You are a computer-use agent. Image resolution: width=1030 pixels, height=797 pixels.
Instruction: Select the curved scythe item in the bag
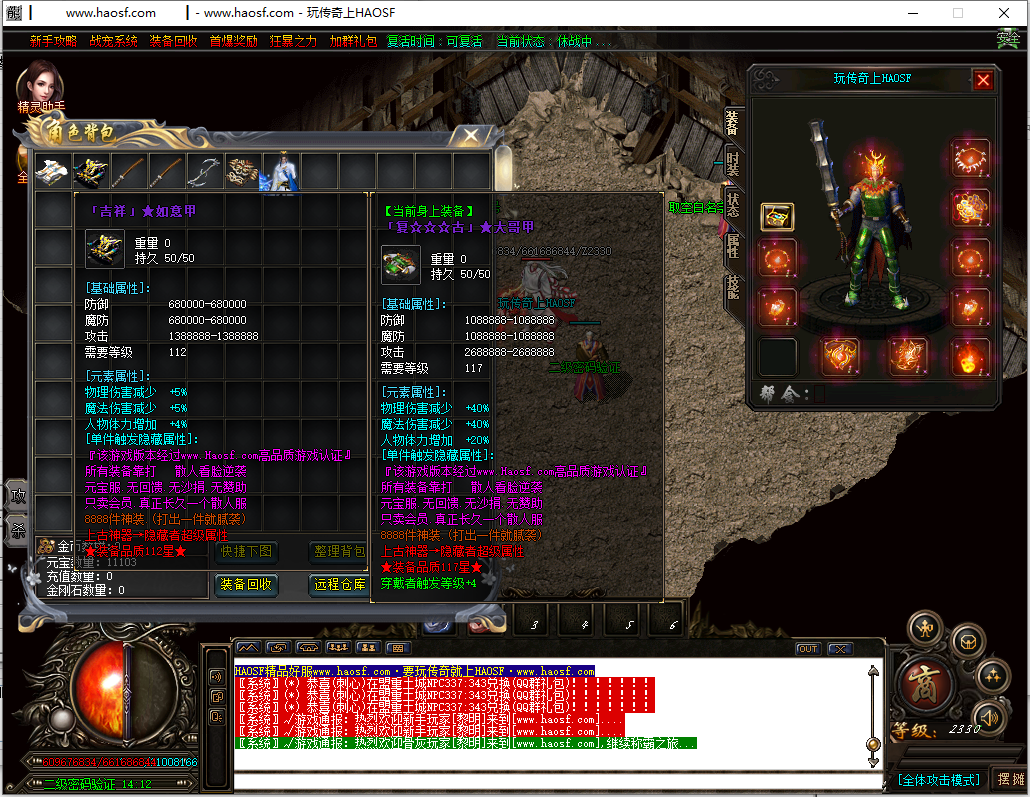pyautogui.click(x=204, y=171)
